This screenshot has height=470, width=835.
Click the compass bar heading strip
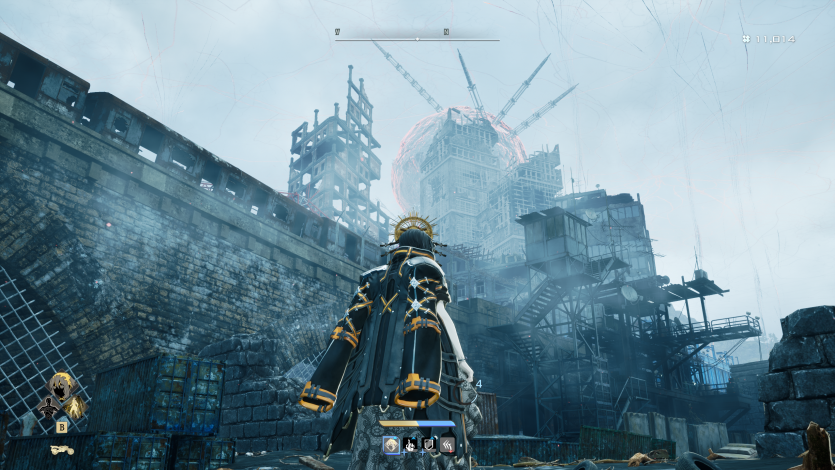417,38
